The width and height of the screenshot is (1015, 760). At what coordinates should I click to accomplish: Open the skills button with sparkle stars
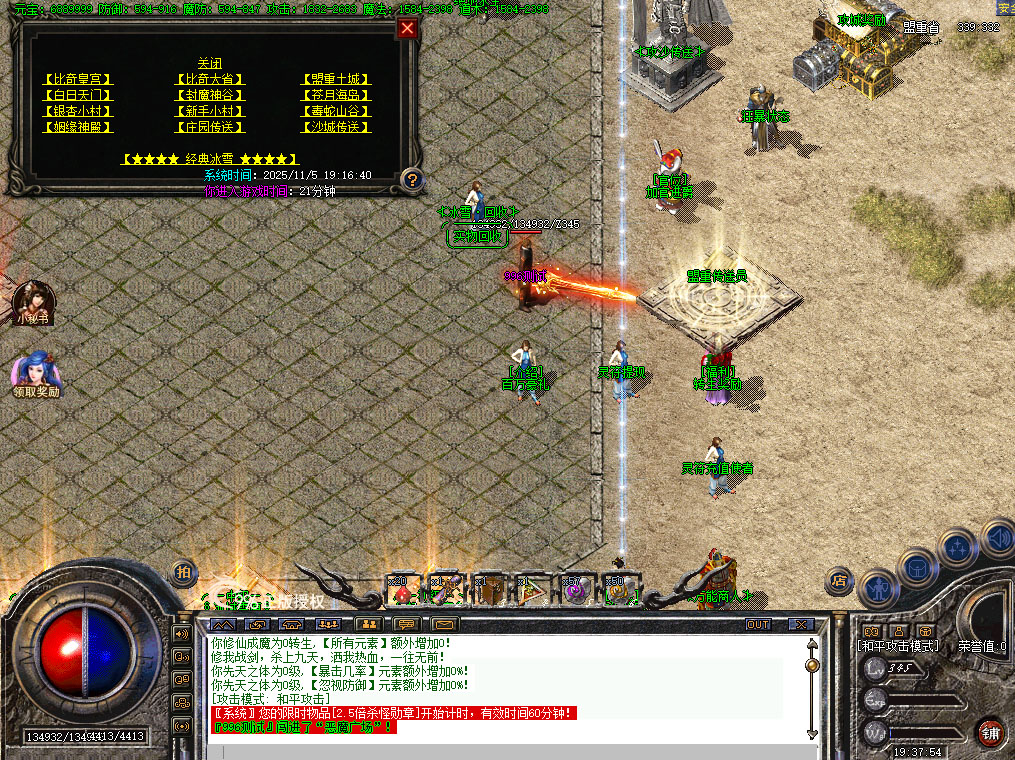click(x=957, y=548)
